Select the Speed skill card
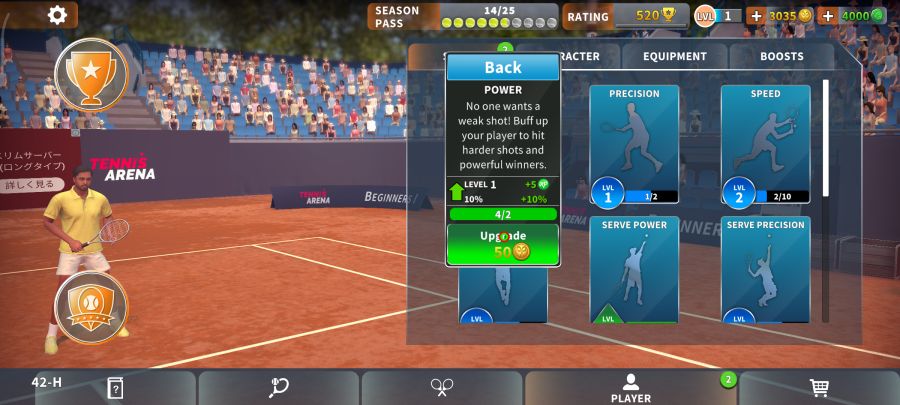The width and height of the screenshot is (900, 405). [x=765, y=145]
